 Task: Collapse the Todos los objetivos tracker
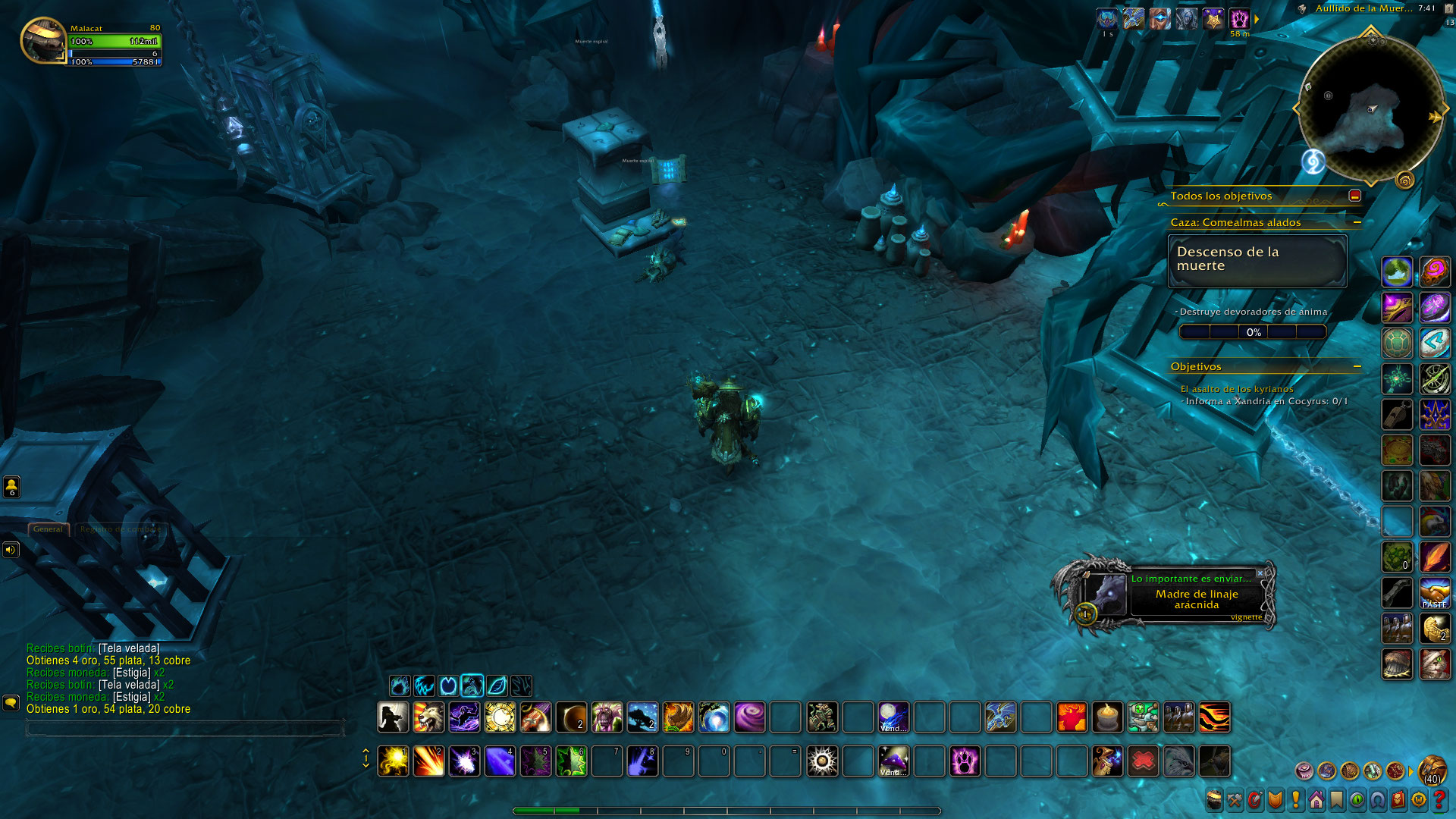1354,196
